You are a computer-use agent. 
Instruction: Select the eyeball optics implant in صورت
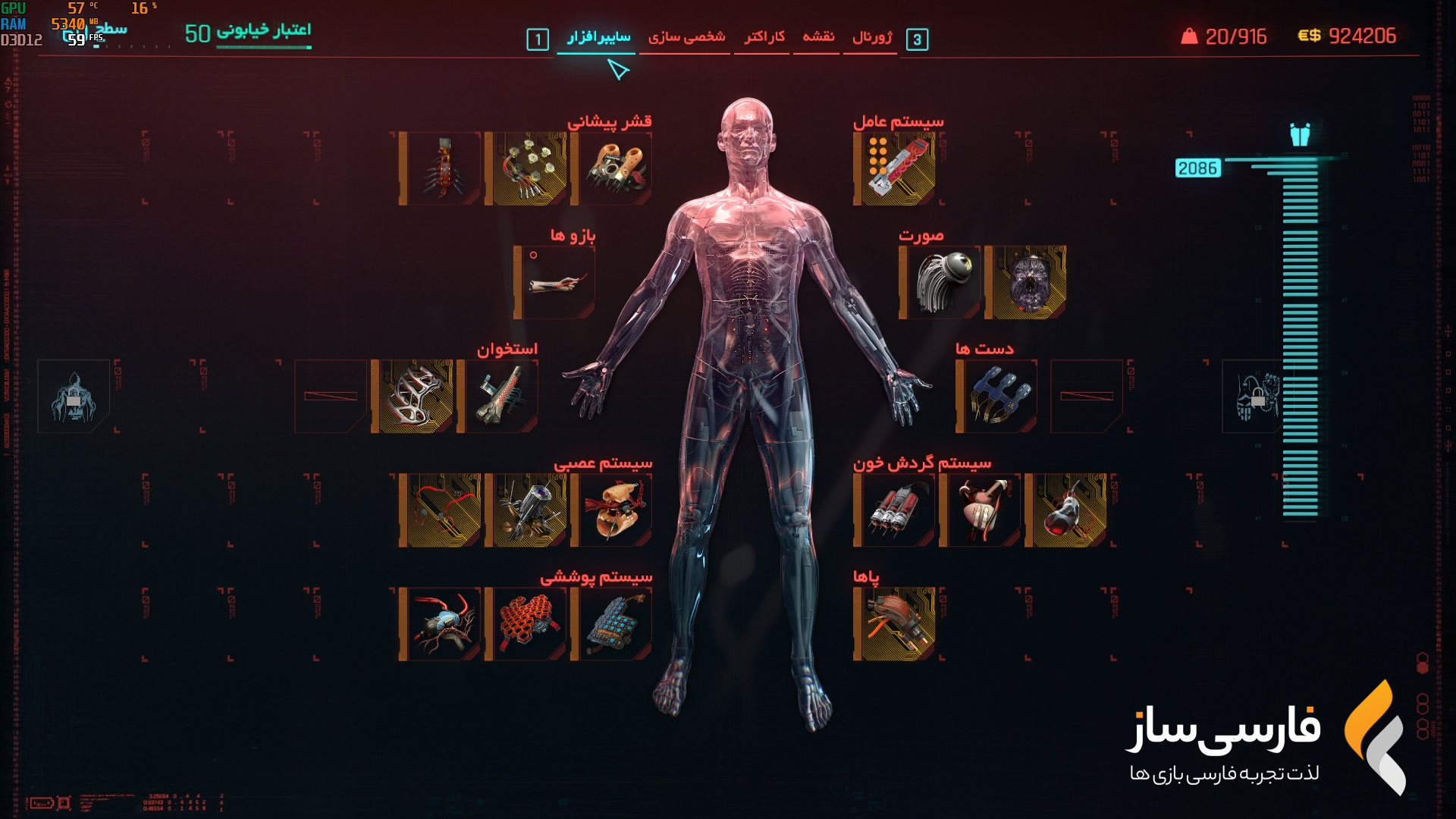pos(940,282)
